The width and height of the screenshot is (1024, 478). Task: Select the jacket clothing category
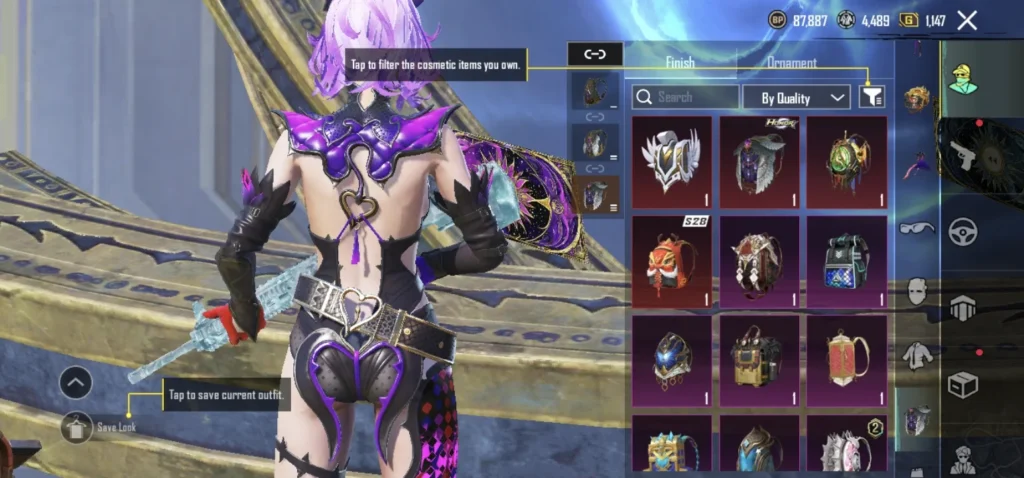coord(917,355)
